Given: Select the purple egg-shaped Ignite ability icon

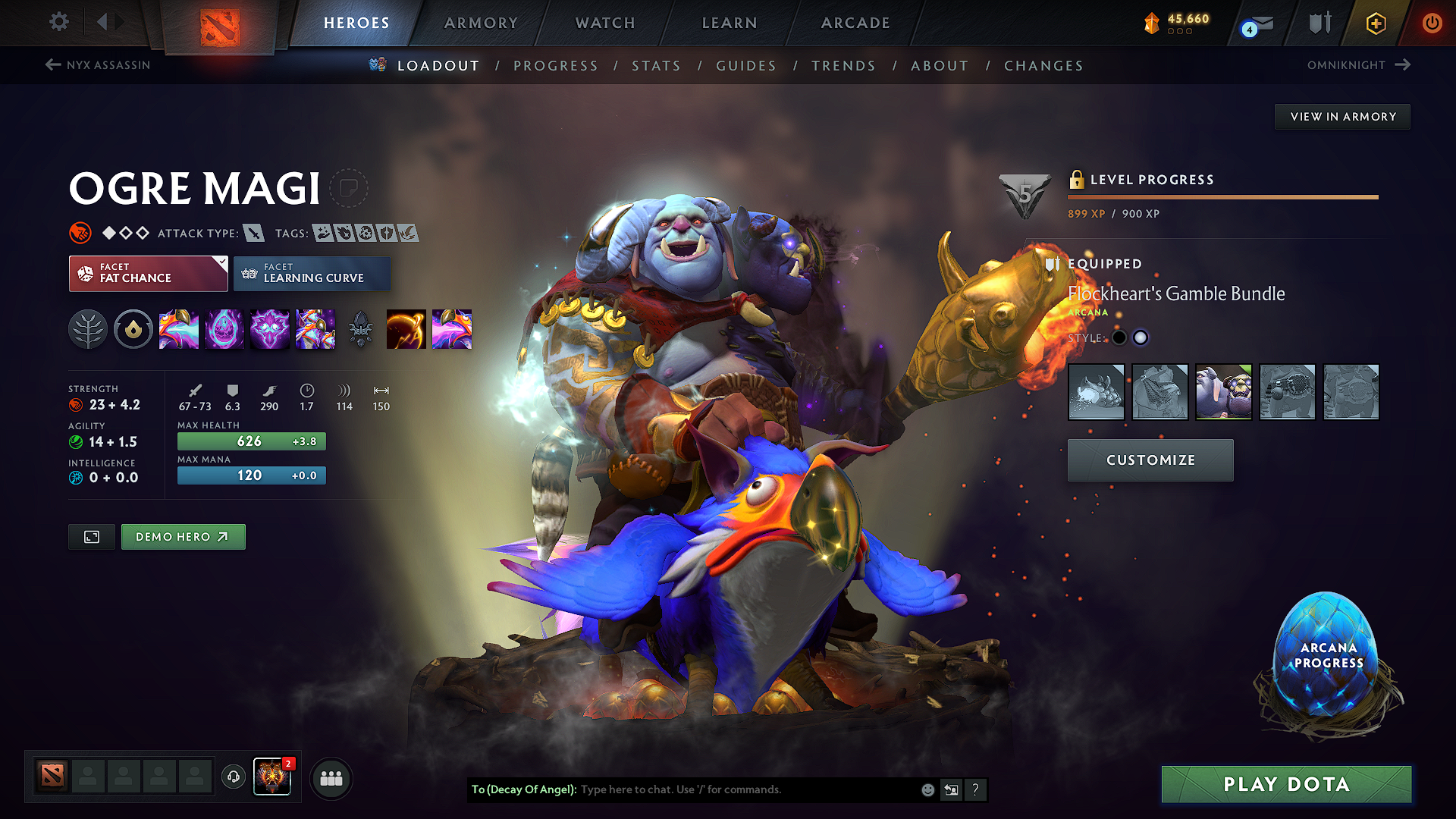Looking at the screenshot, I should [x=224, y=329].
